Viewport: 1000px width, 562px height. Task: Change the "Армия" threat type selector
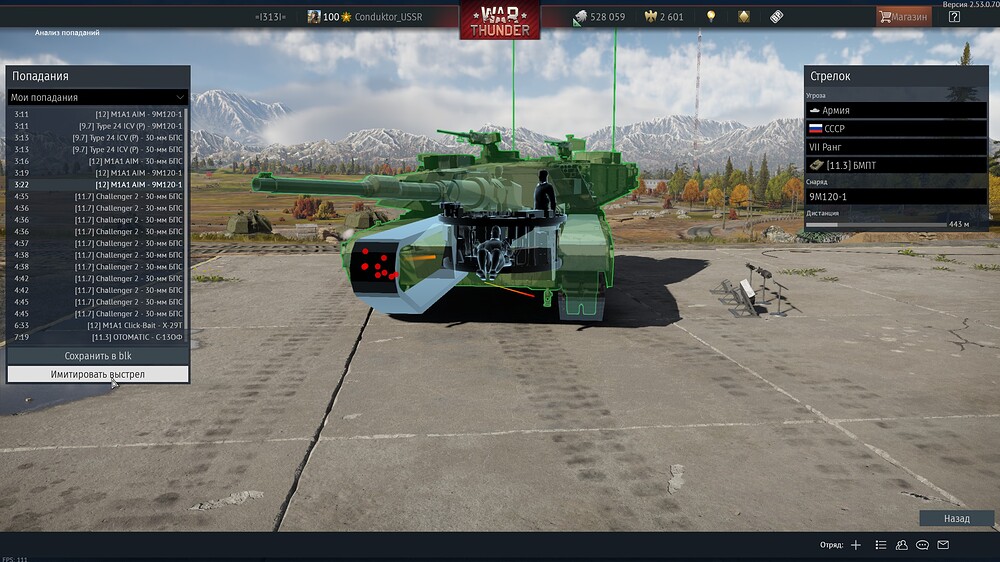click(895, 110)
